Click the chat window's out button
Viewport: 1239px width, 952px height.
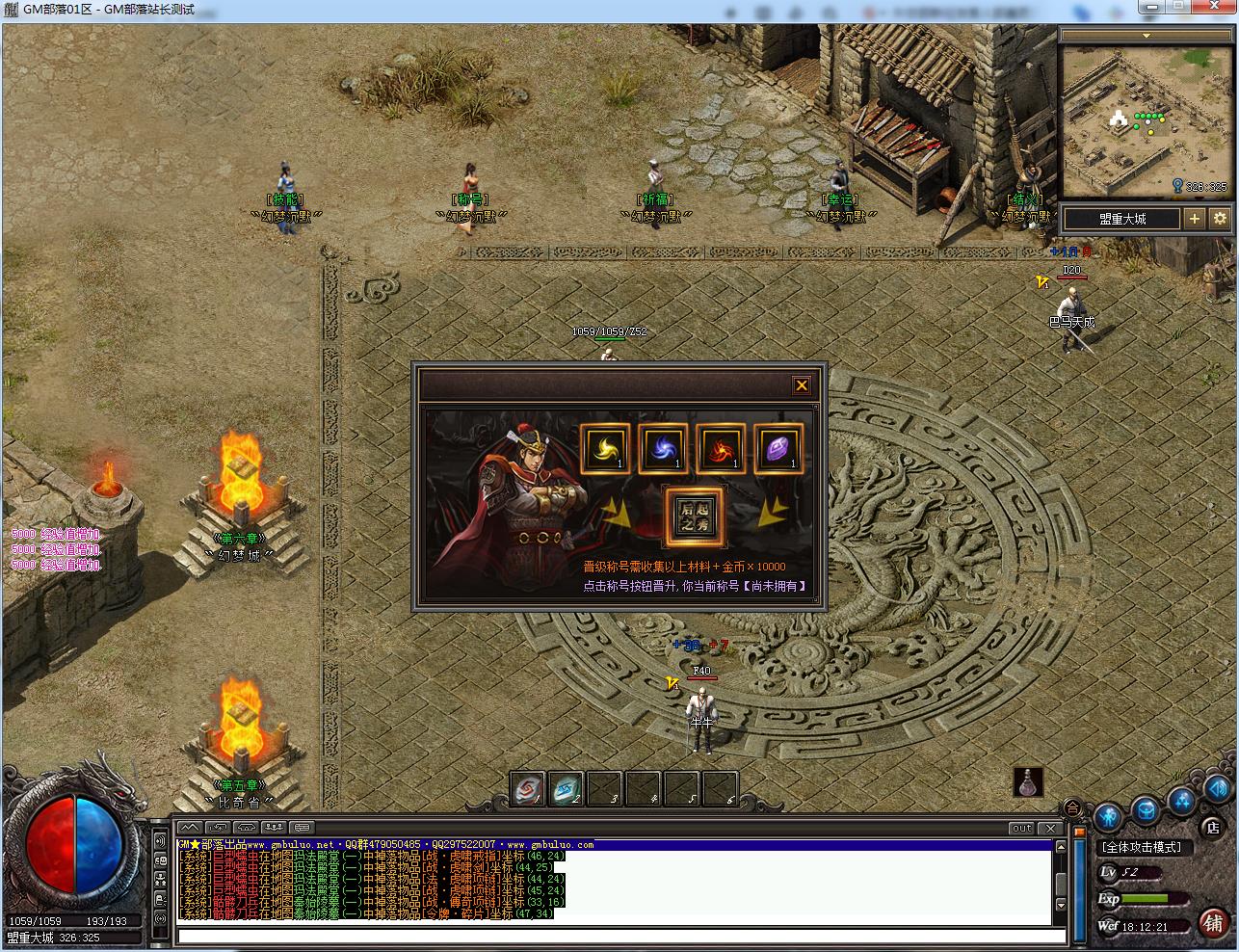click(1021, 828)
